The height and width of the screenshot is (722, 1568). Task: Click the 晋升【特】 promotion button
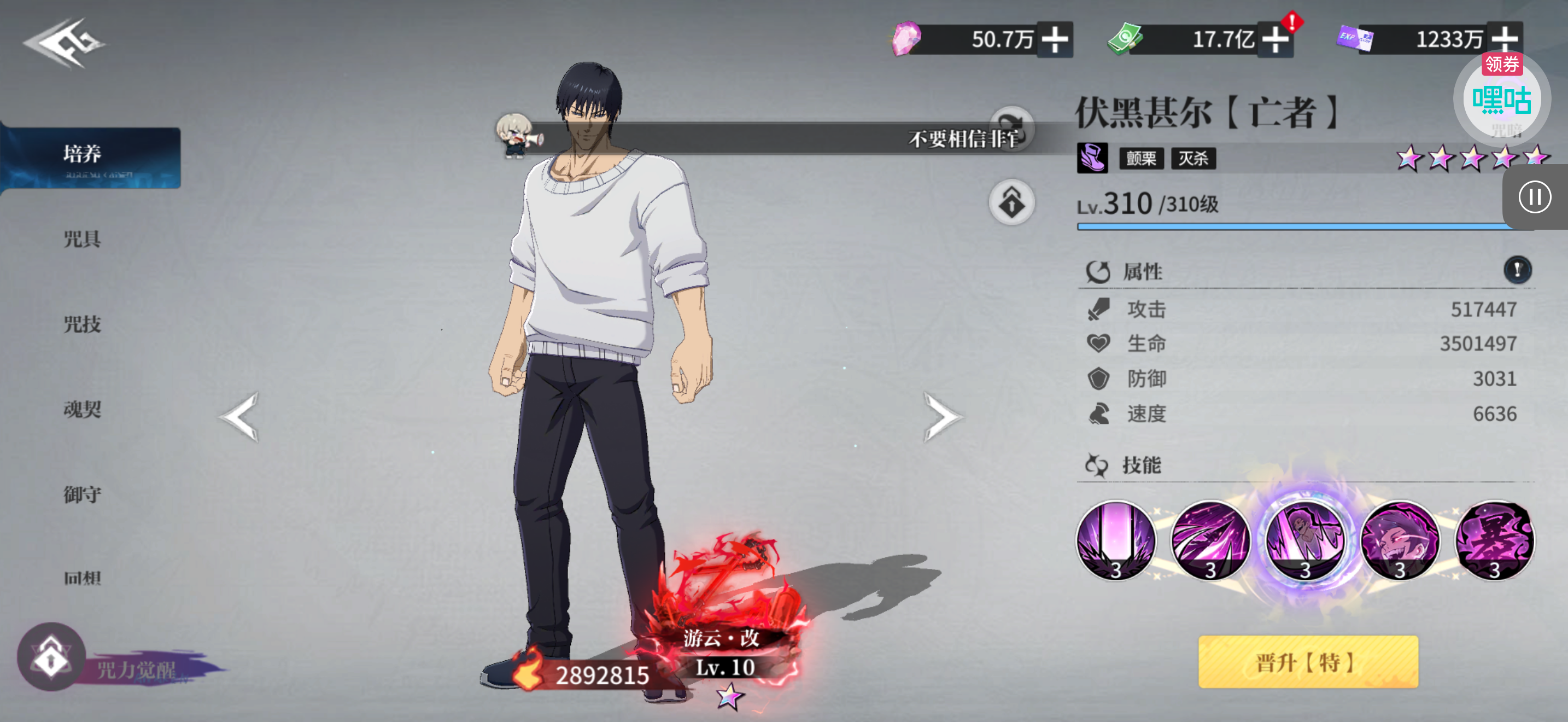1307,662
